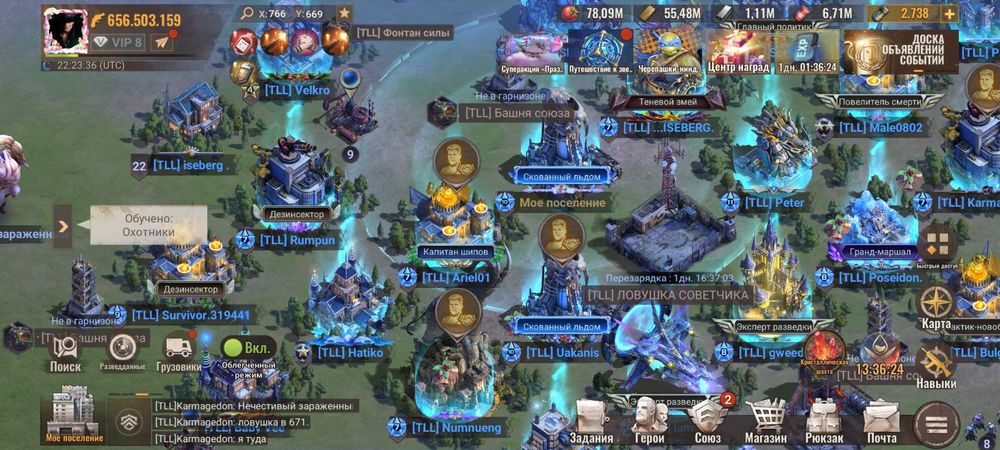Open the player avatar profile

coord(65,30)
